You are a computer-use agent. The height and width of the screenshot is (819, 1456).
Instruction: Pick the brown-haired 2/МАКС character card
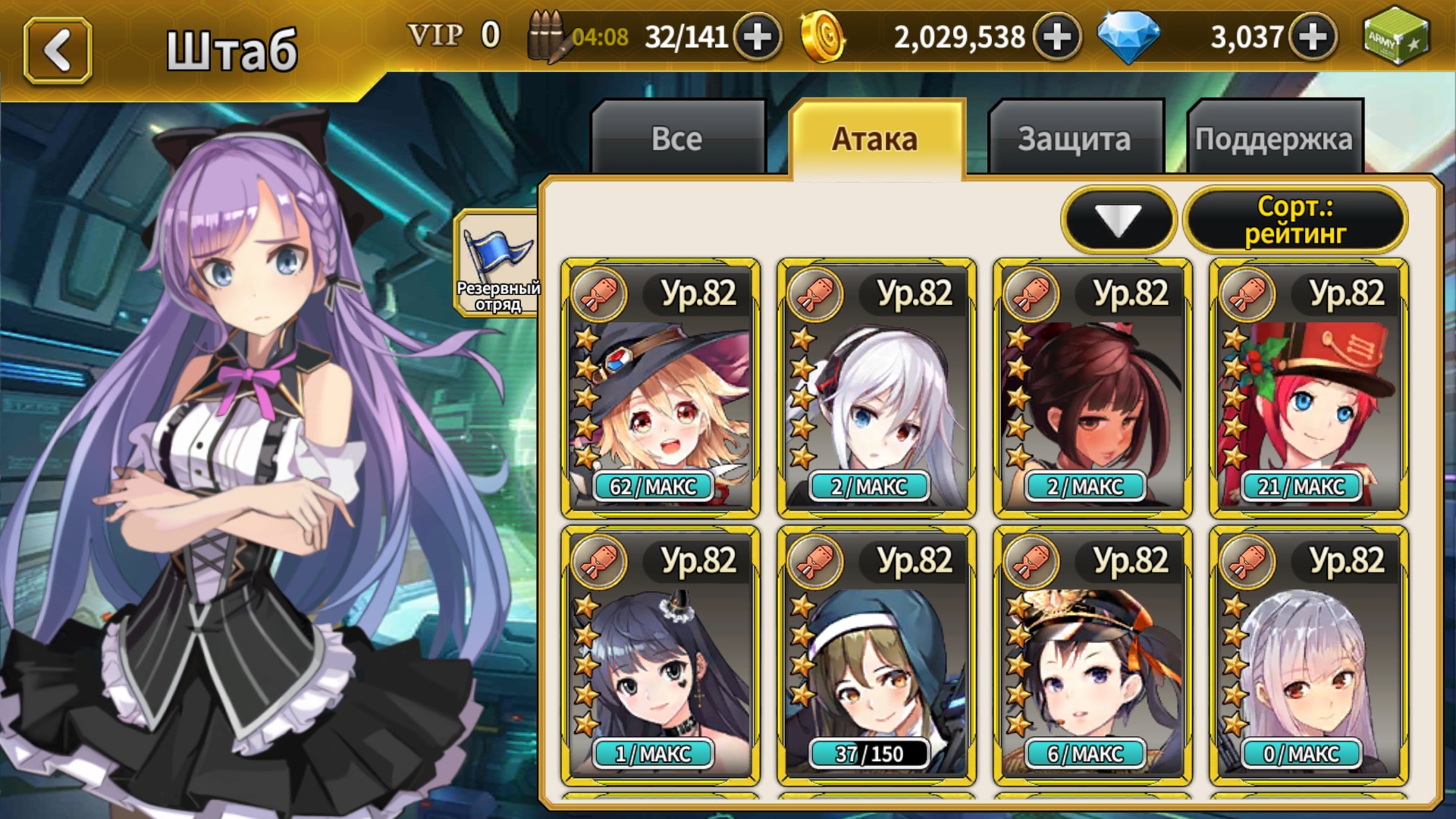[x=1093, y=388]
